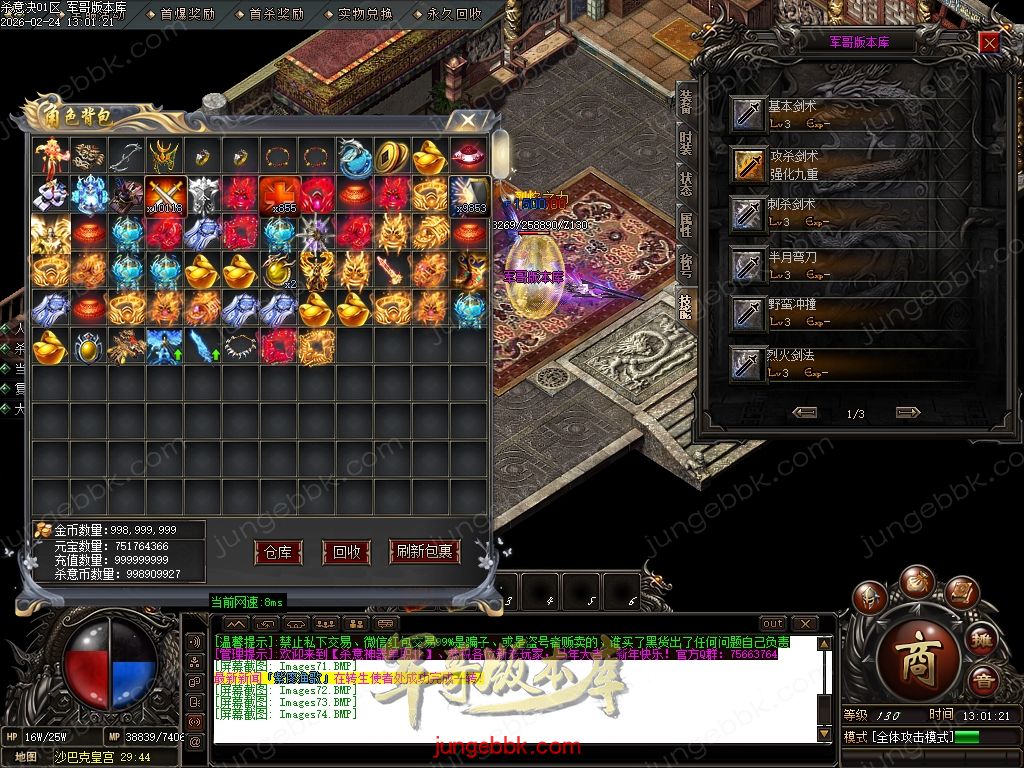The width and height of the screenshot is (1024, 768).
Task: Select the 基本剑术 skill icon
Action: (x=748, y=114)
